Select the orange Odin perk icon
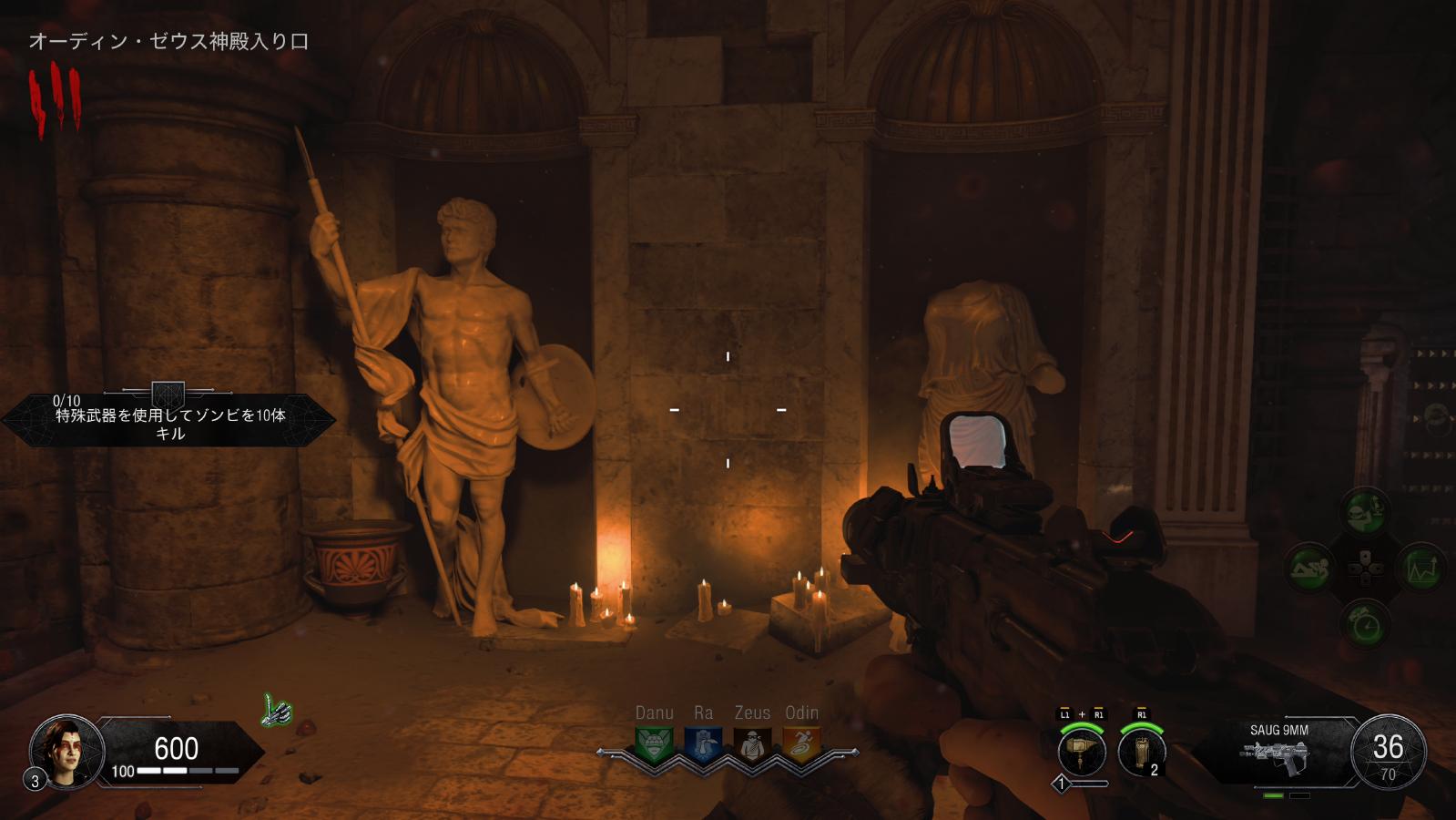Screen dimensions: 1456x820 click(x=801, y=744)
